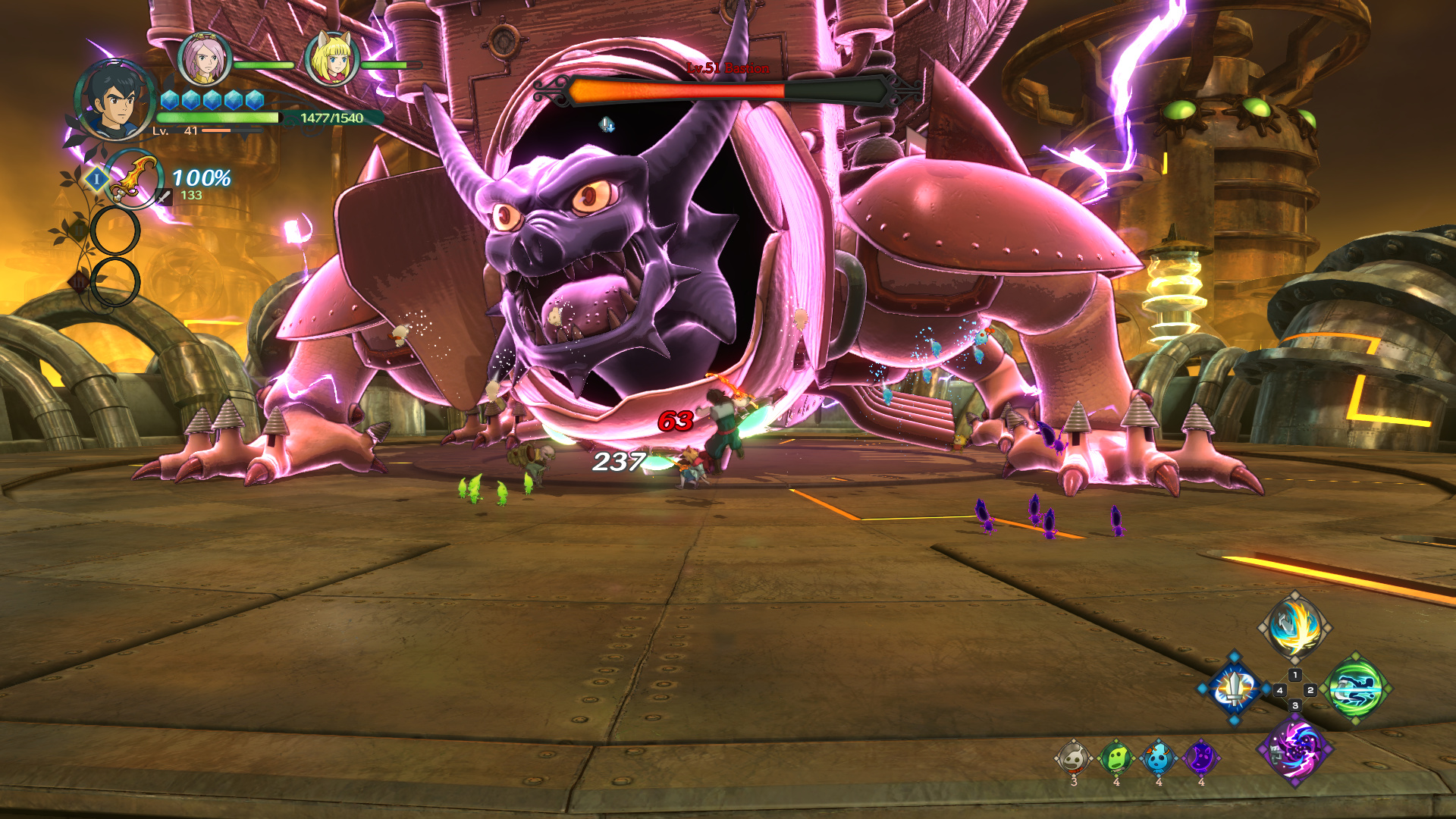Activate the blue and yellow flame skill
The image size is (1456, 819).
coord(1295,627)
